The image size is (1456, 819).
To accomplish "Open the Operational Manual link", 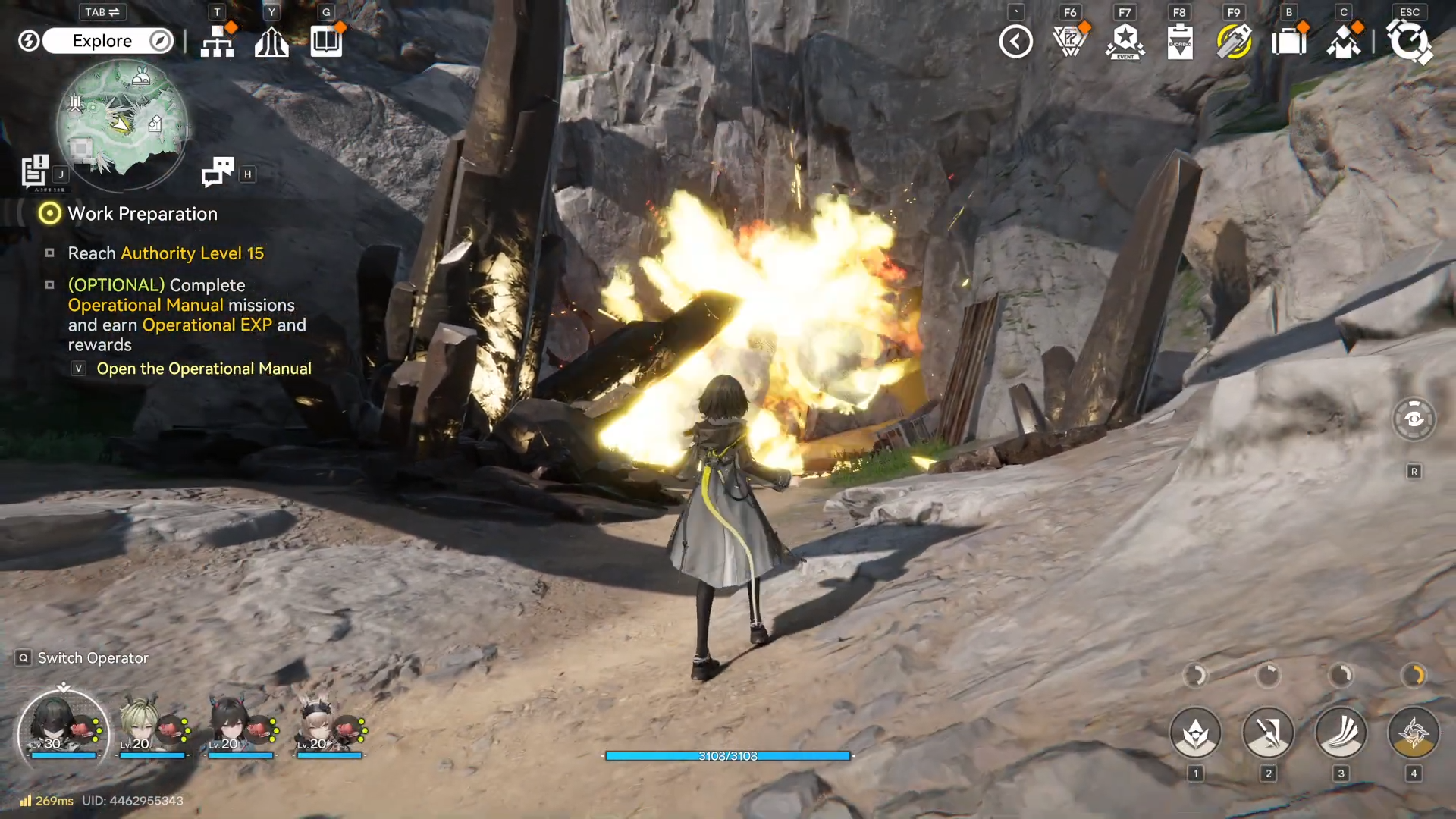I will click(203, 369).
